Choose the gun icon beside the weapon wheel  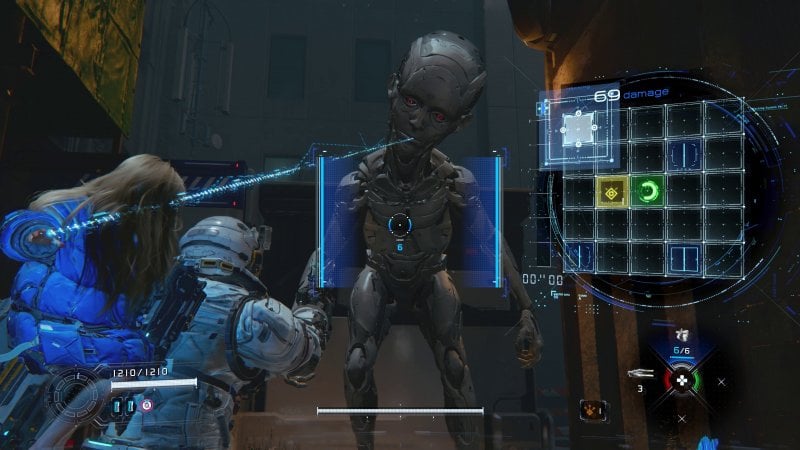point(638,373)
